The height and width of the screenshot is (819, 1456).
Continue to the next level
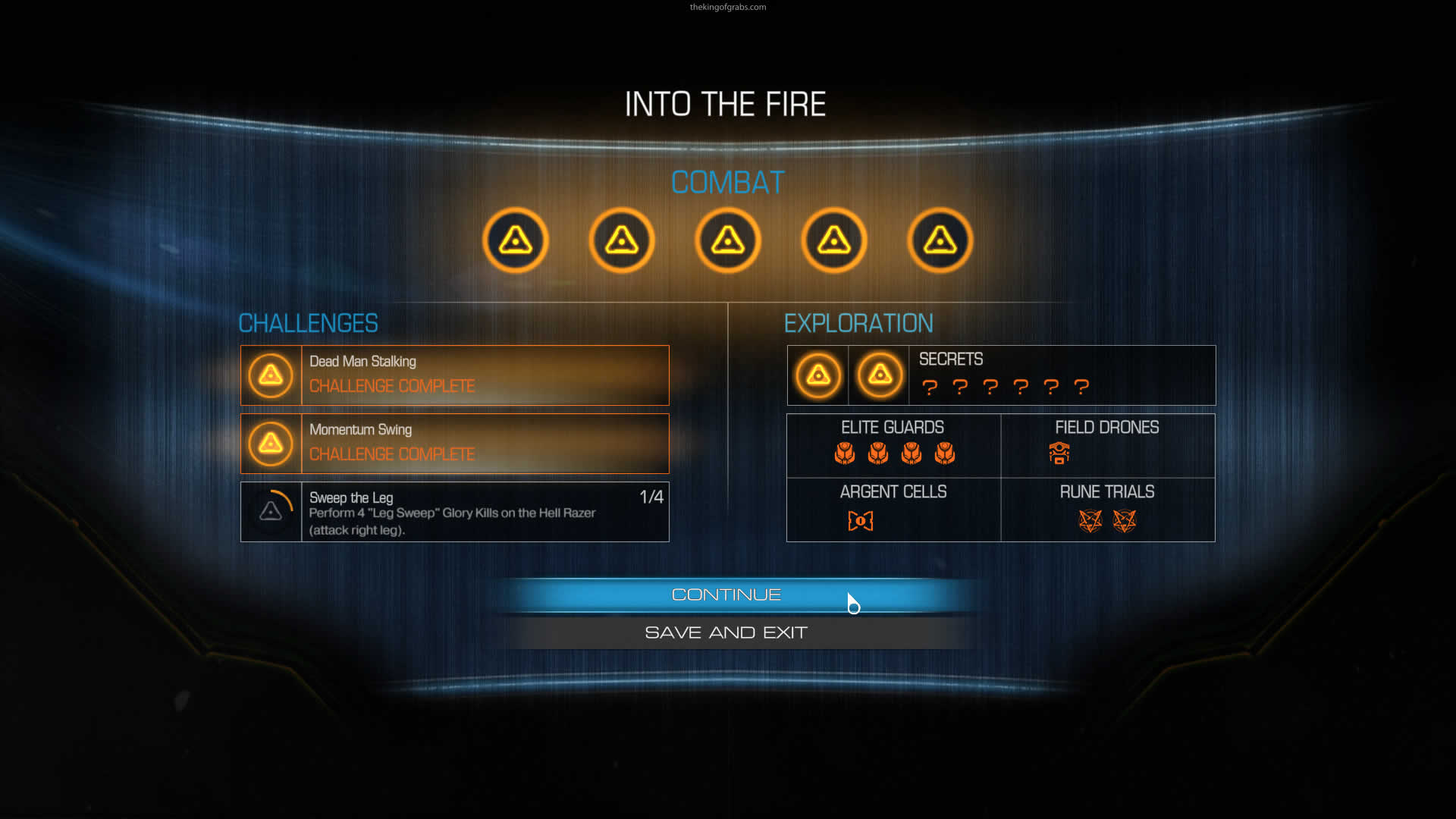coord(726,595)
